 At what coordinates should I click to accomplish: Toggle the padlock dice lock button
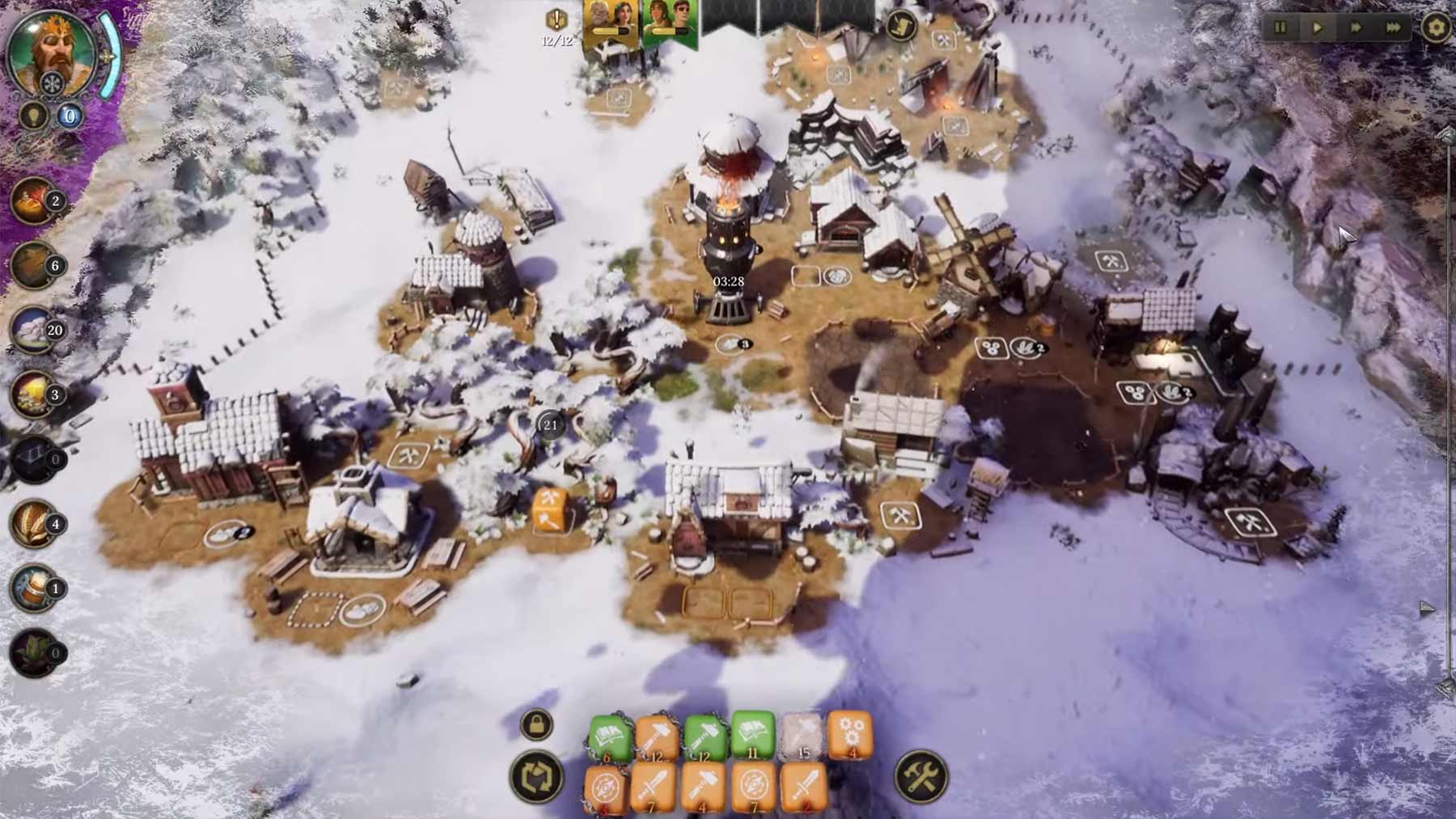(536, 724)
